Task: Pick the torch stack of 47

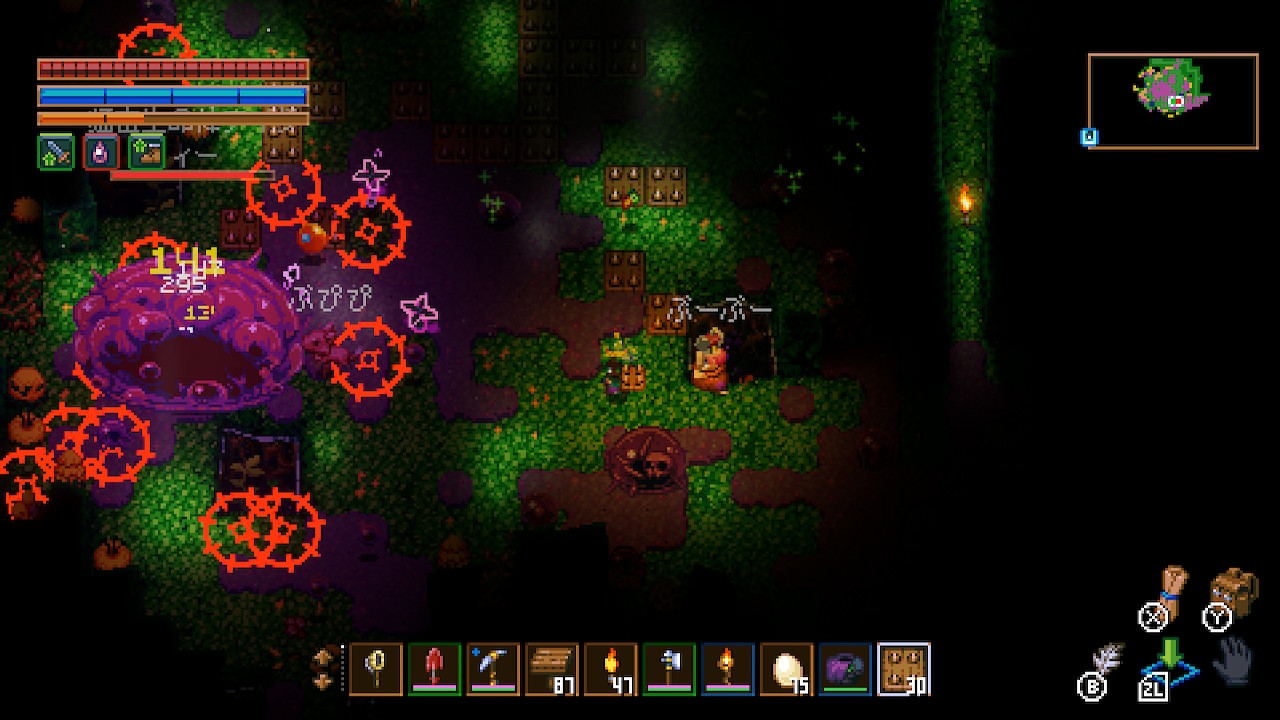Action: pyautogui.click(x=610, y=669)
